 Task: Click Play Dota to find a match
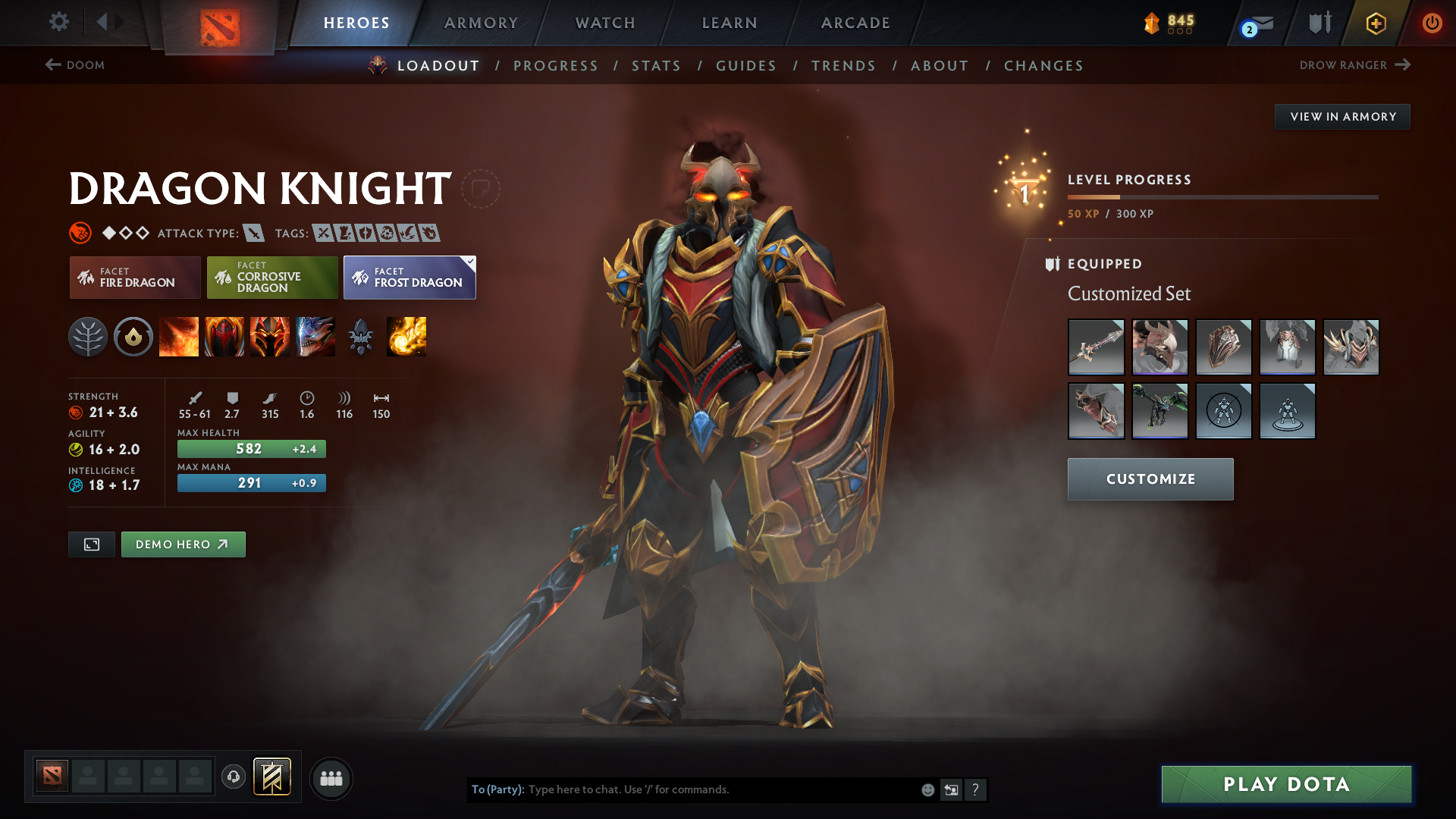click(1286, 784)
